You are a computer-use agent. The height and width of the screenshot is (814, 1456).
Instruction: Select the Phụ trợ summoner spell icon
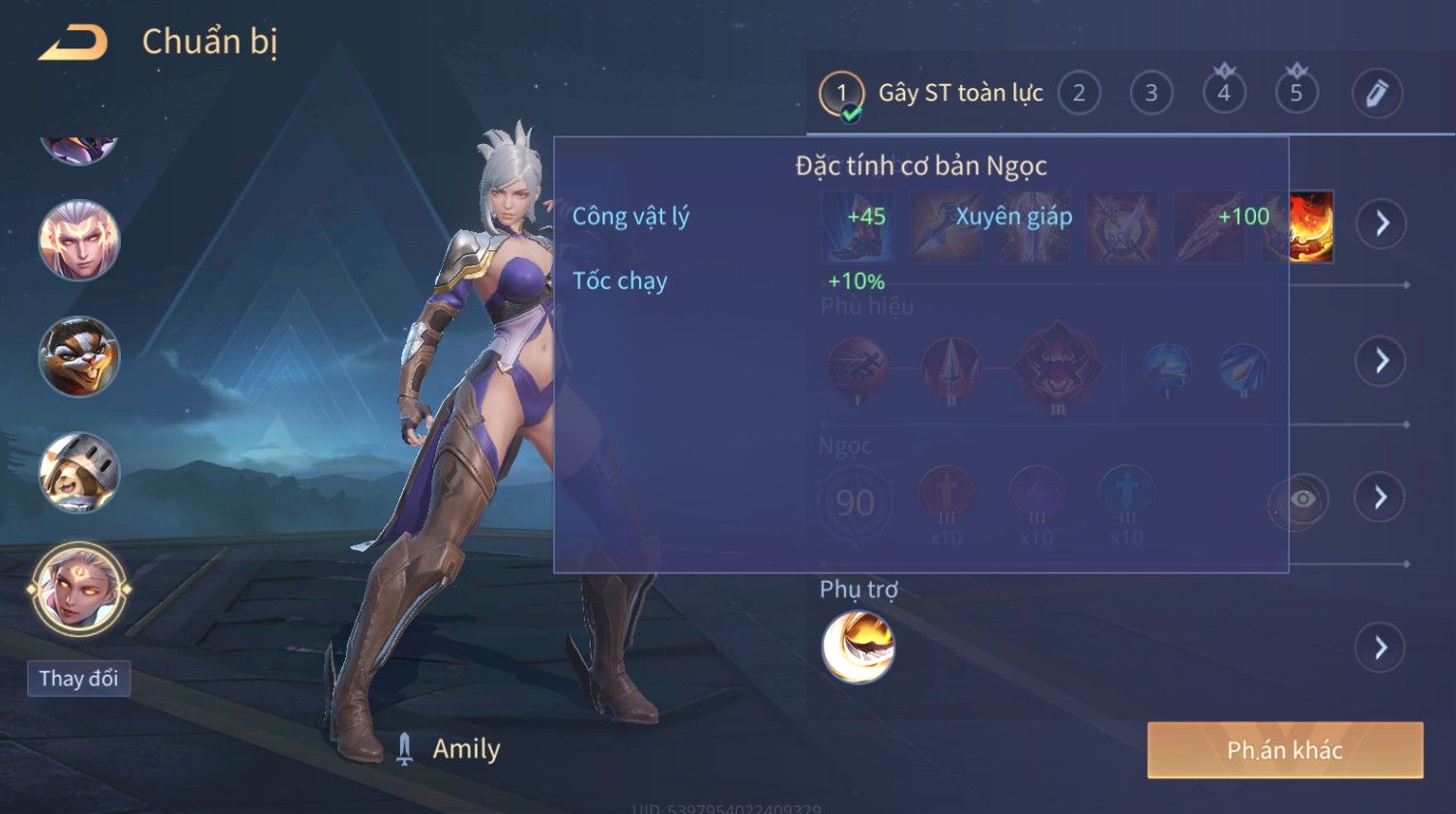(858, 647)
